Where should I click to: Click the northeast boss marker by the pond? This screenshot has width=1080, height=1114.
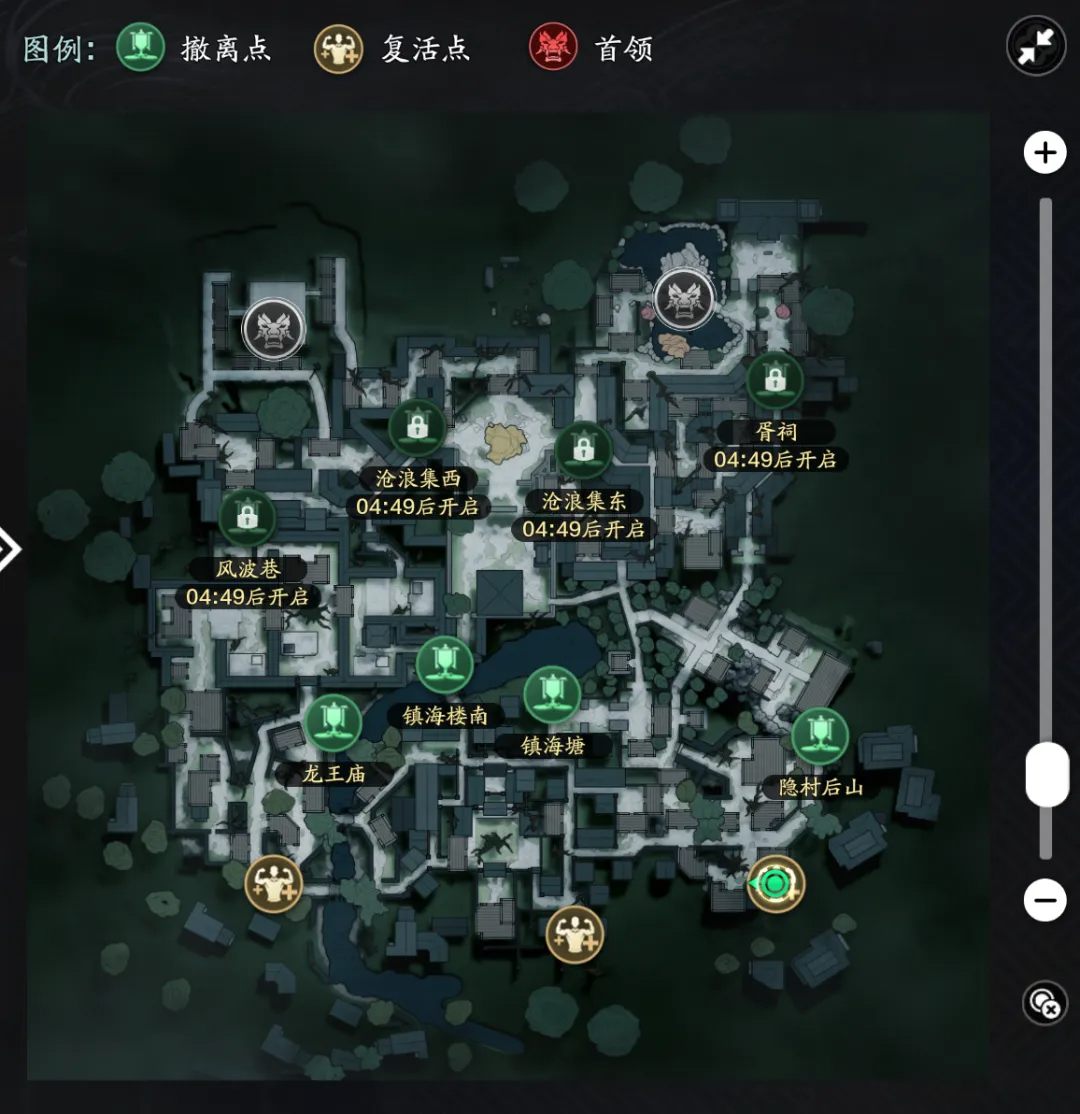(684, 298)
